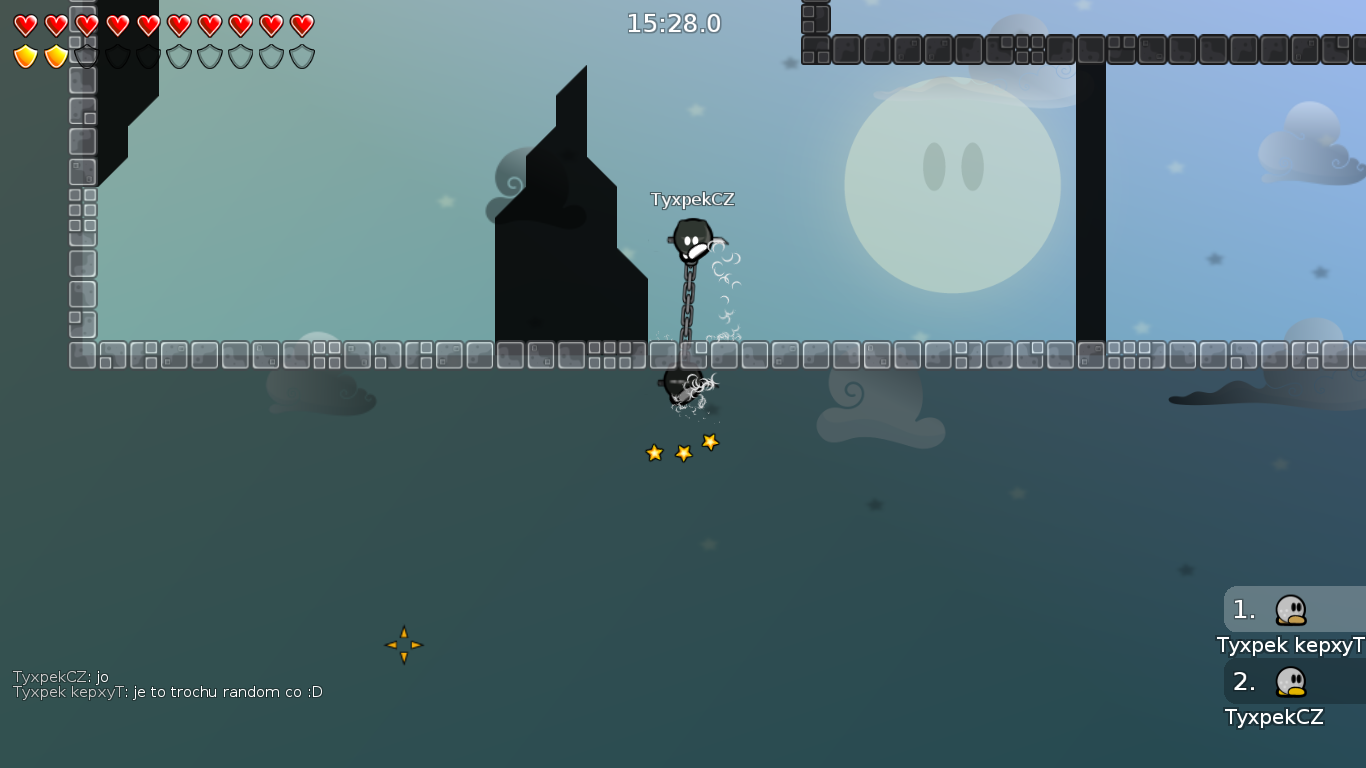1366x768 pixels.
Task: Click the second yellow shield icon
Action: [54, 54]
